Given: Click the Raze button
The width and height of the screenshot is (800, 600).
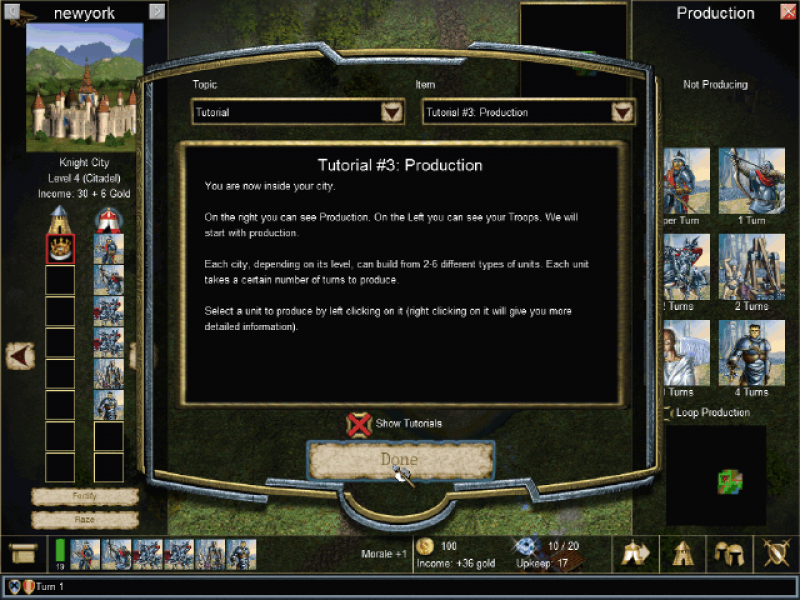Looking at the screenshot, I should coord(85,519).
